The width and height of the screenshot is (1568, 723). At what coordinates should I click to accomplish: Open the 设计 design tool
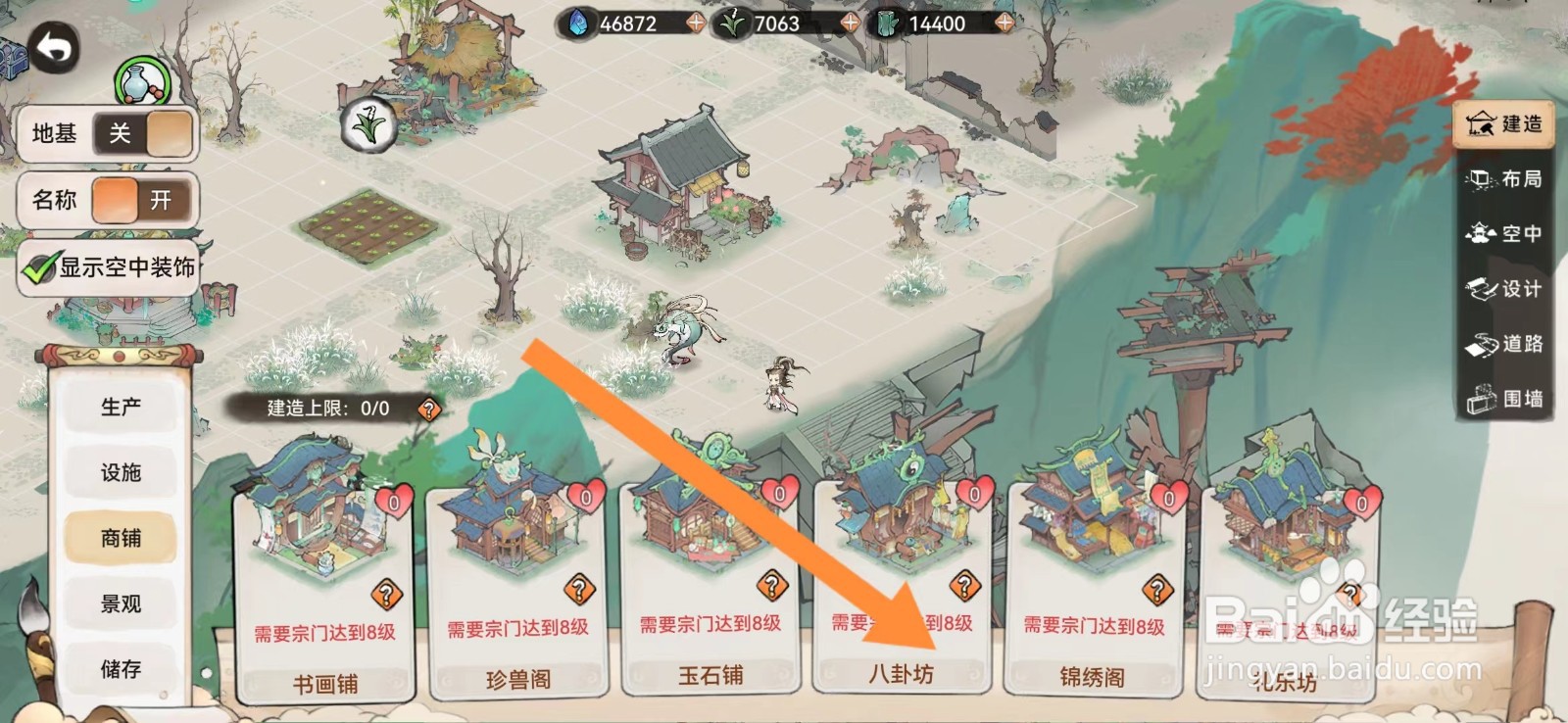click(1506, 289)
